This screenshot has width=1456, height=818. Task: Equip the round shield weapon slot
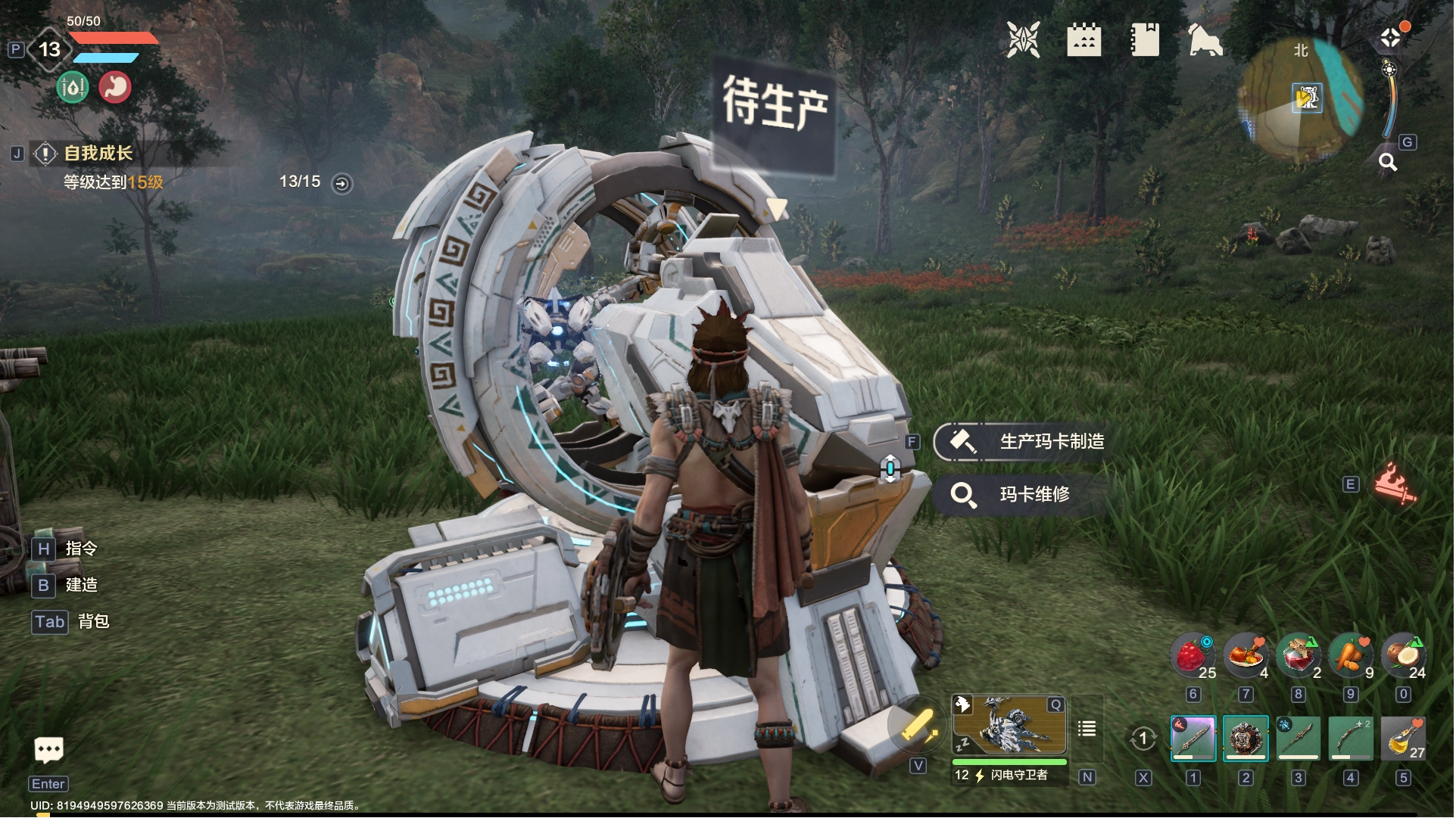1246,738
